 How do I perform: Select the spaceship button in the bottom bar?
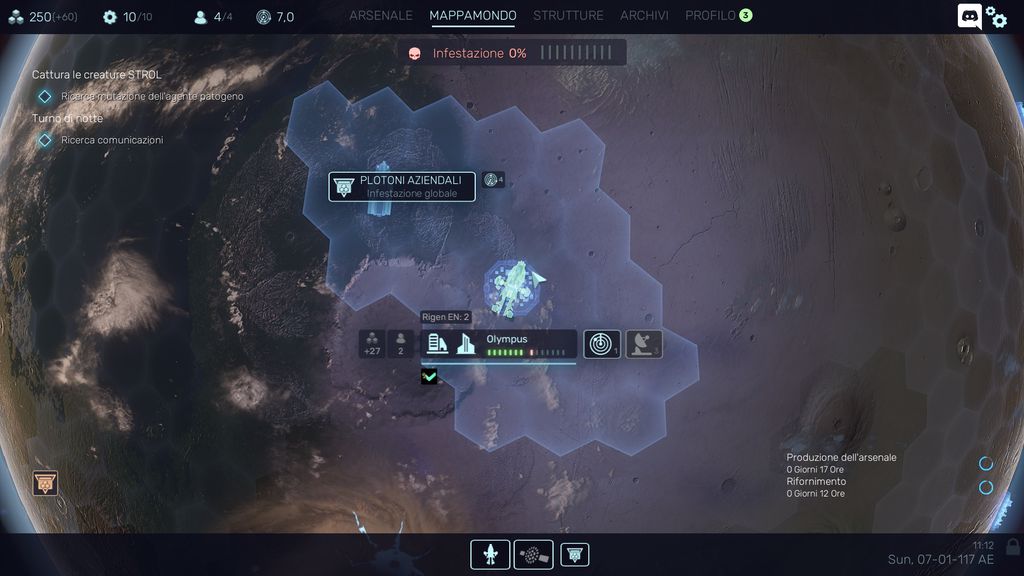point(490,554)
